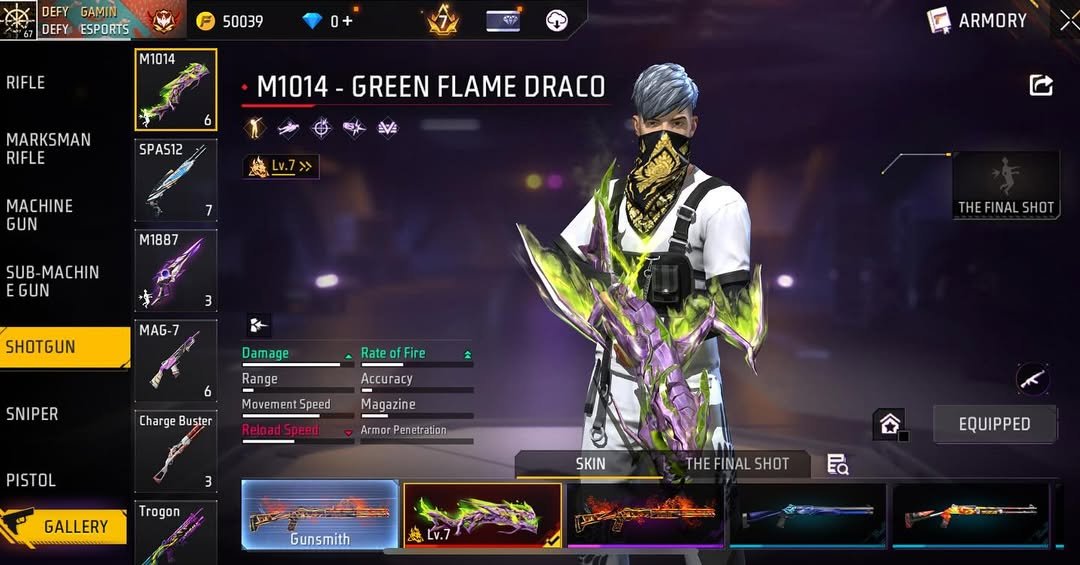Open the Sniper weapon category
The height and width of the screenshot is (565, 1080).
tap(32, 414)
